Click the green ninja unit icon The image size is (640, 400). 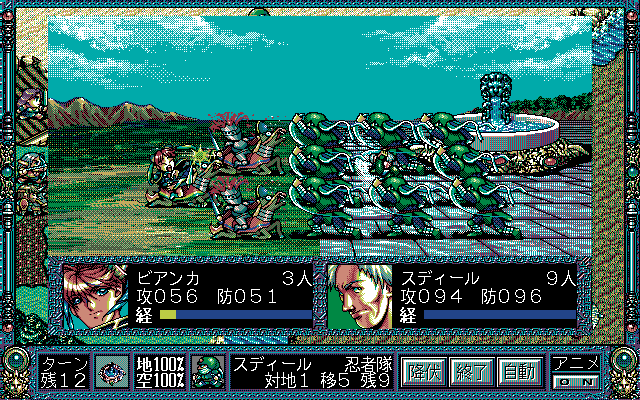pyautogui.click(x=210, y=371)
